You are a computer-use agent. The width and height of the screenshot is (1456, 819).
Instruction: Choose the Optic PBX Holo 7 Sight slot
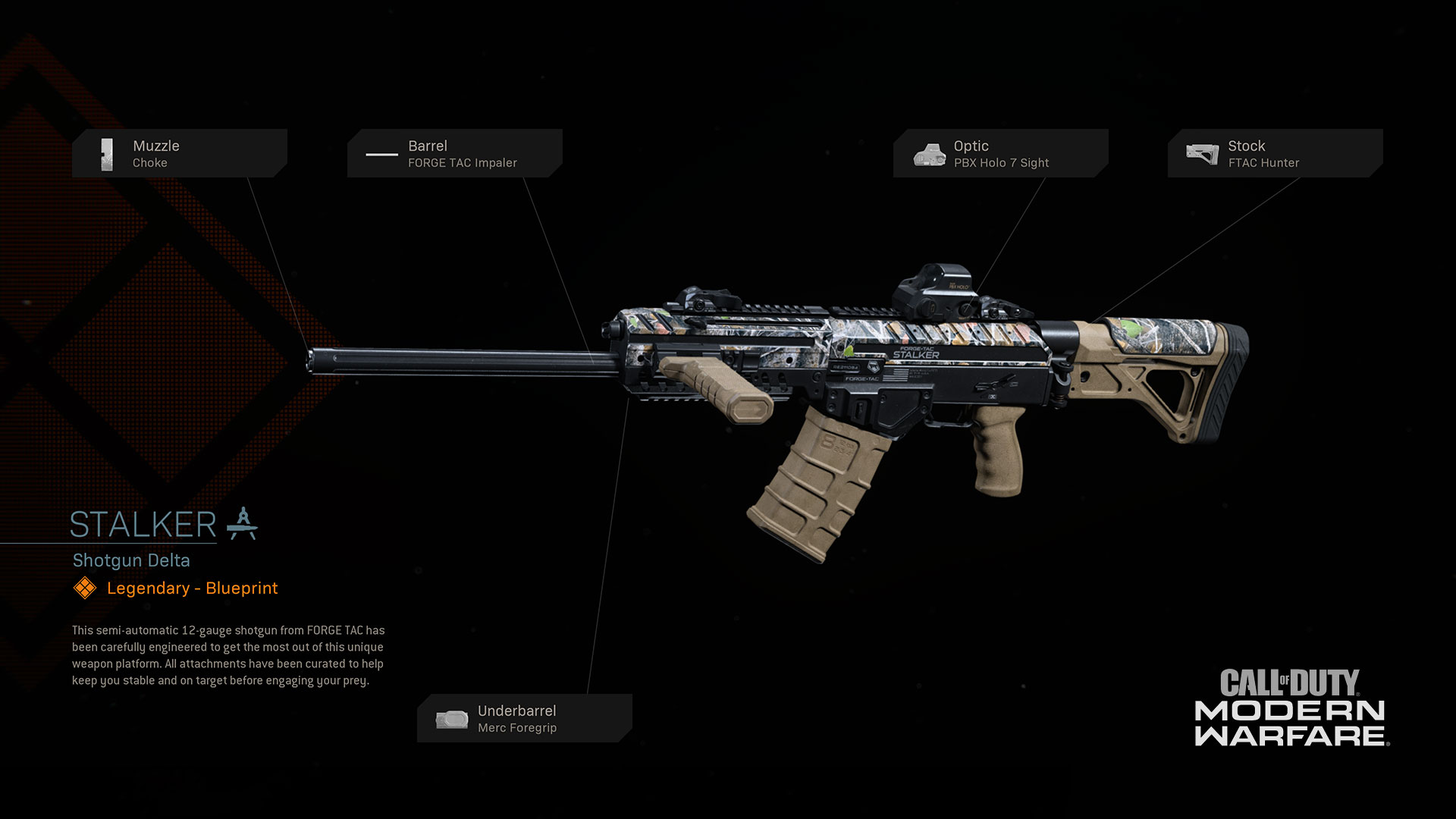click(1000, 153)
